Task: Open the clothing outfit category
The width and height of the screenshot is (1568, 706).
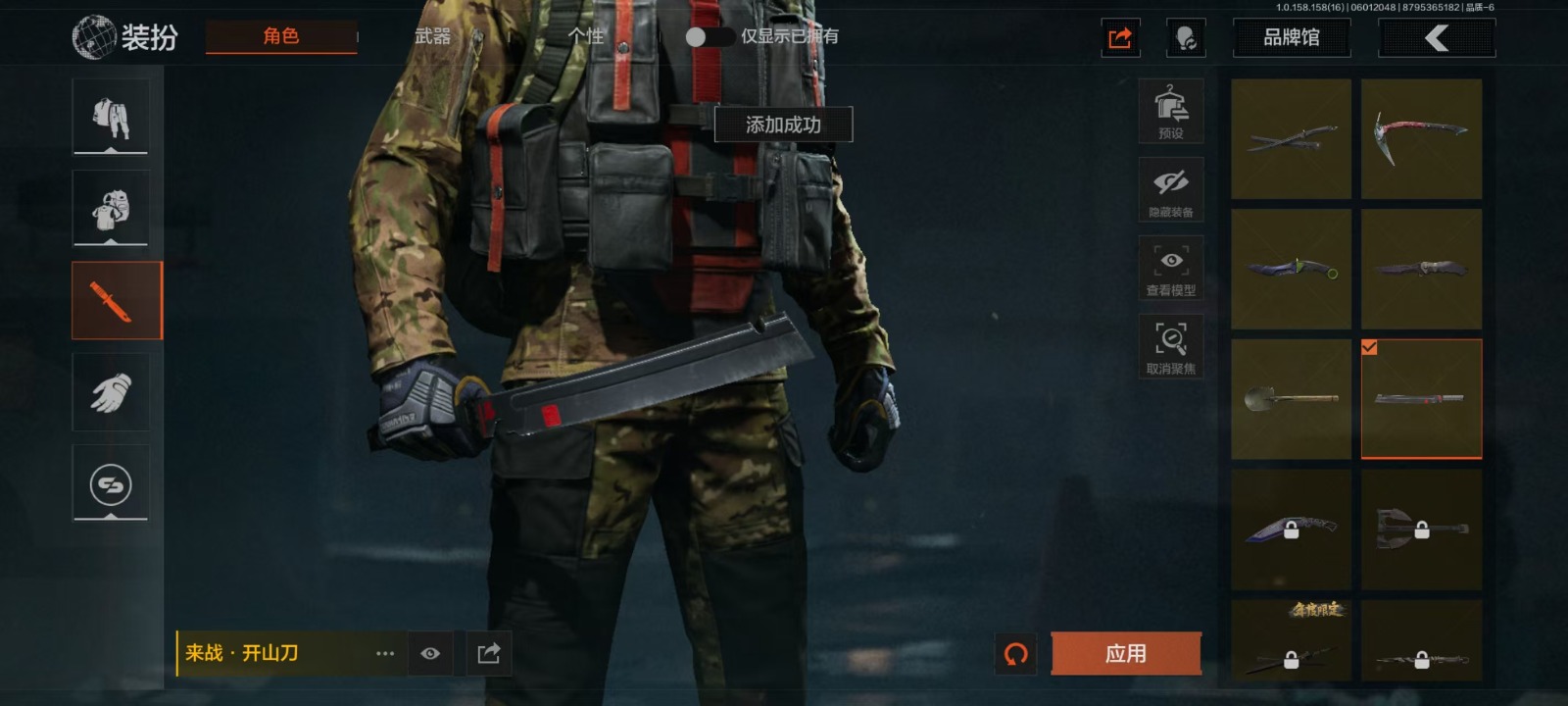Action: (111, 117)
